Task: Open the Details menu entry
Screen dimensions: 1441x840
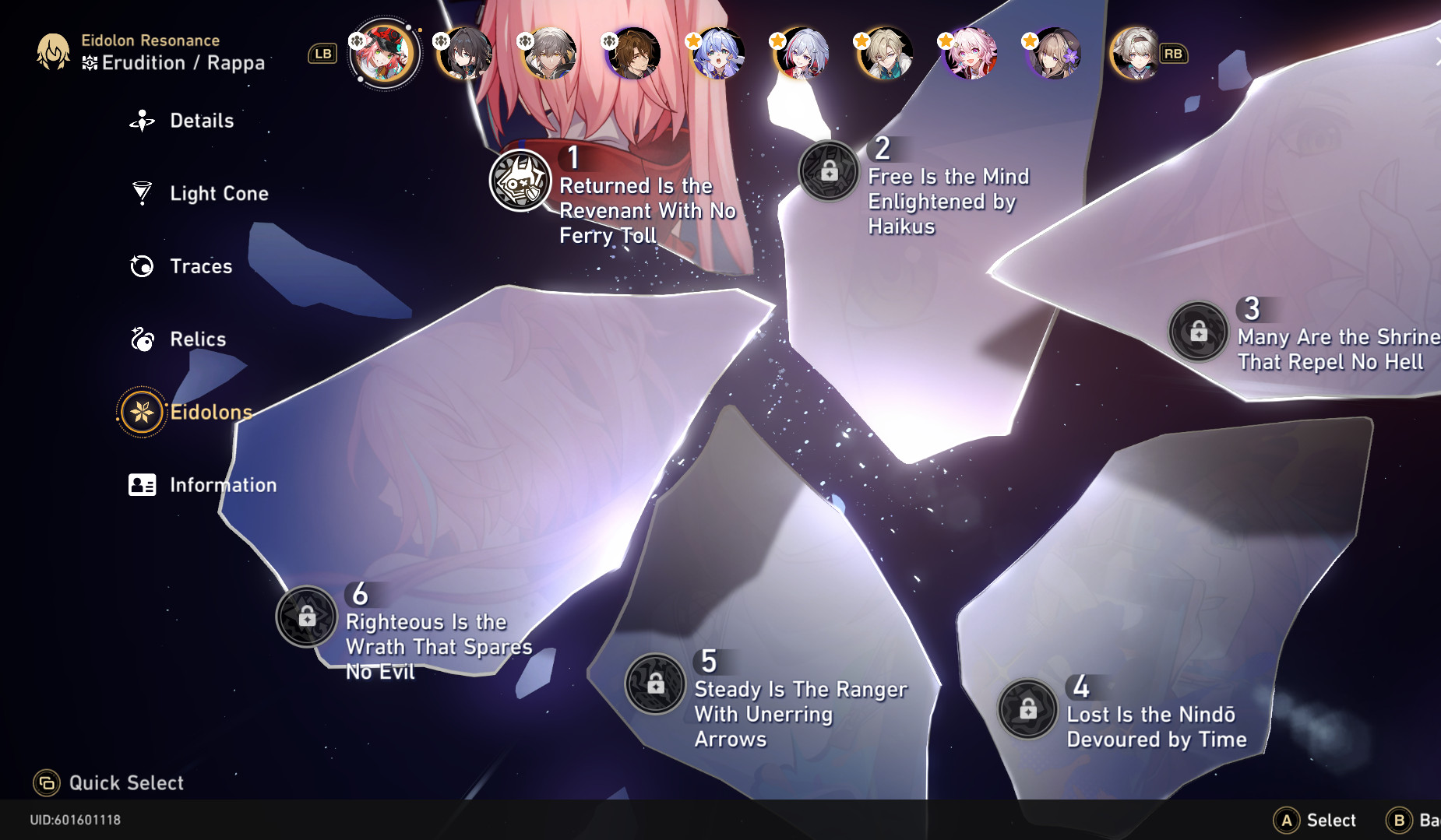Action: click(x=201, y=121)
